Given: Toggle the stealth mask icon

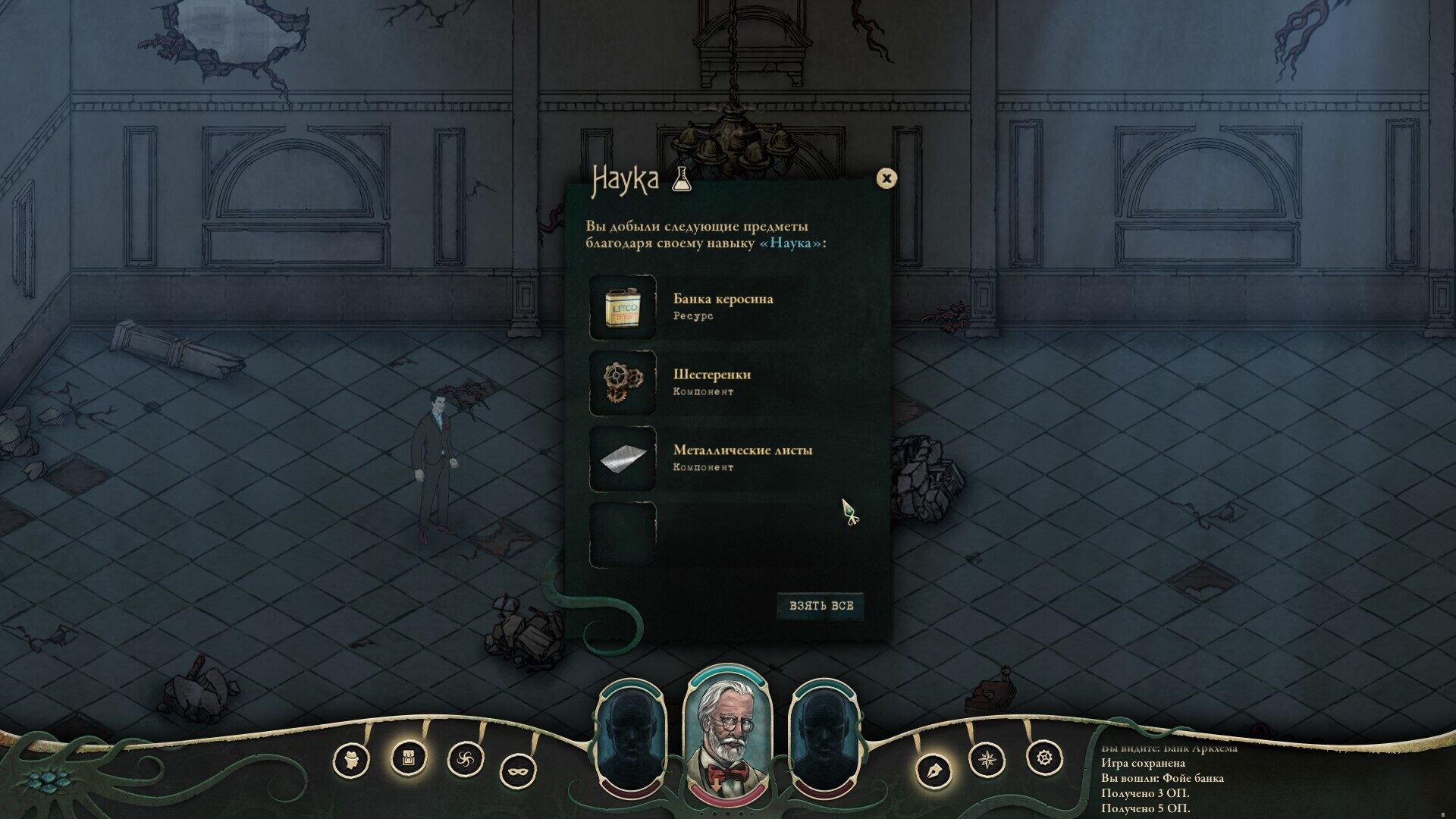Looking at the screenshot, I should point(519,772).
